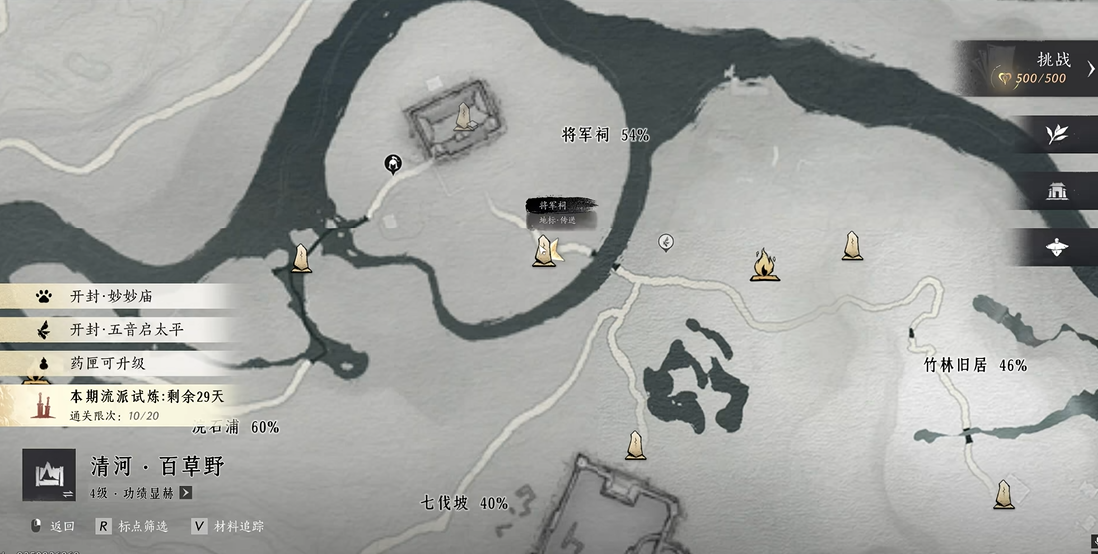Click the small round leaf marker
The width and height of the screenshot is (1098, 554).
(666, 241)
